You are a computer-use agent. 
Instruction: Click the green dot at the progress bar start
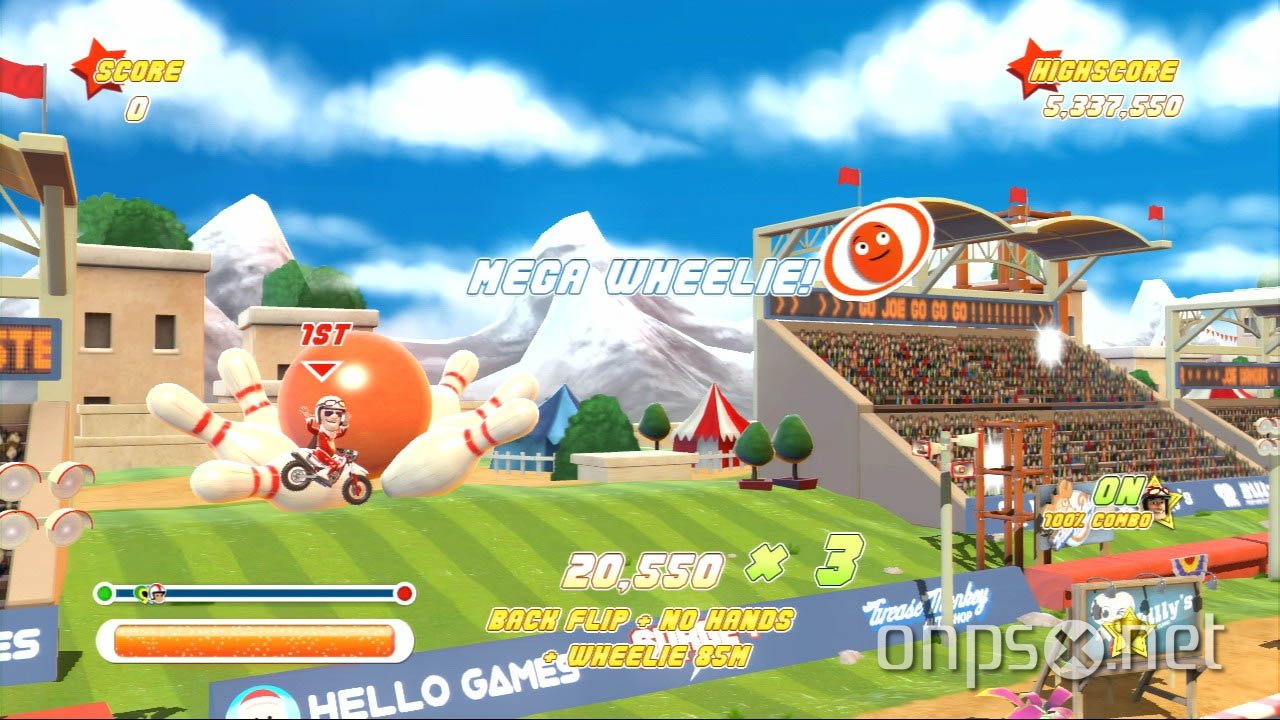tap(103, 591)
